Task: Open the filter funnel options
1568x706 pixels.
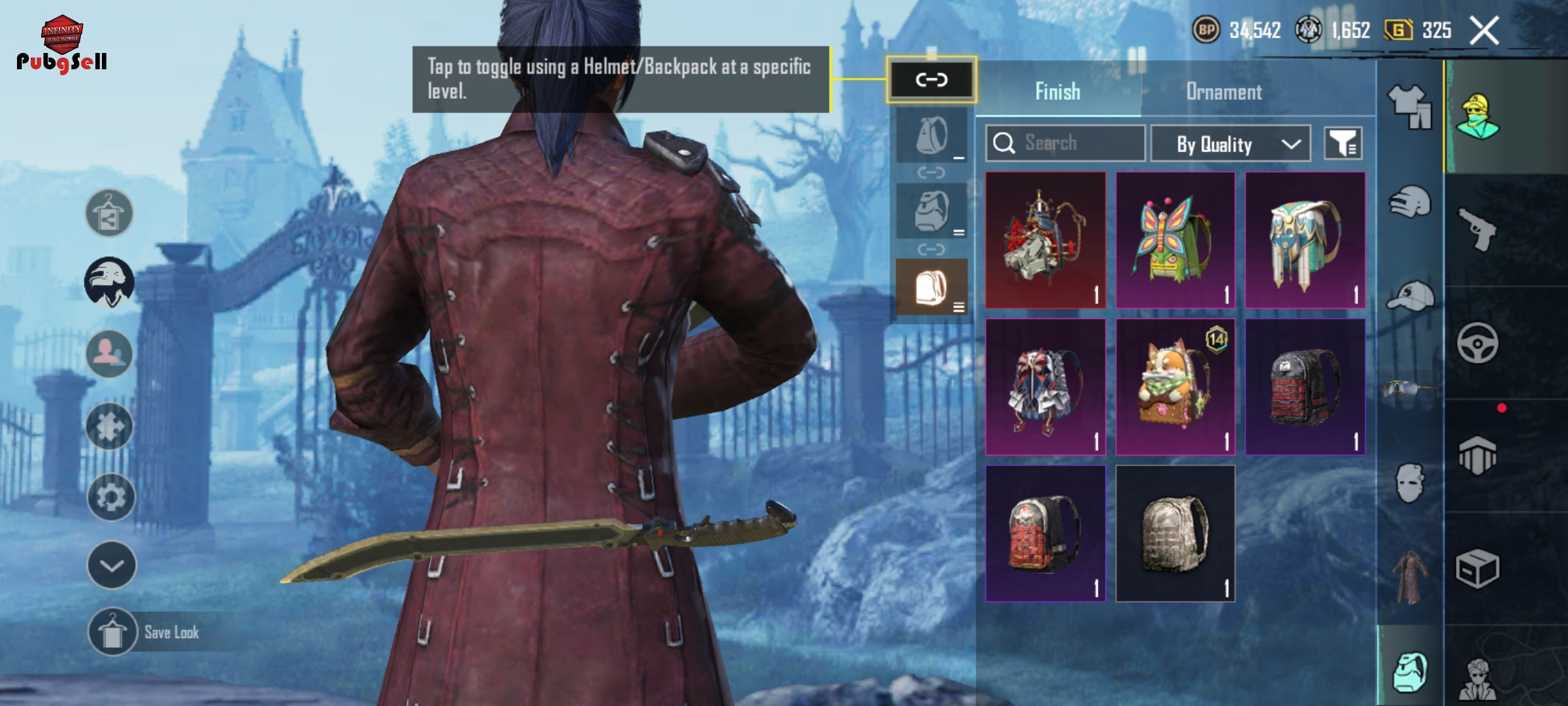Action: 1343,143
